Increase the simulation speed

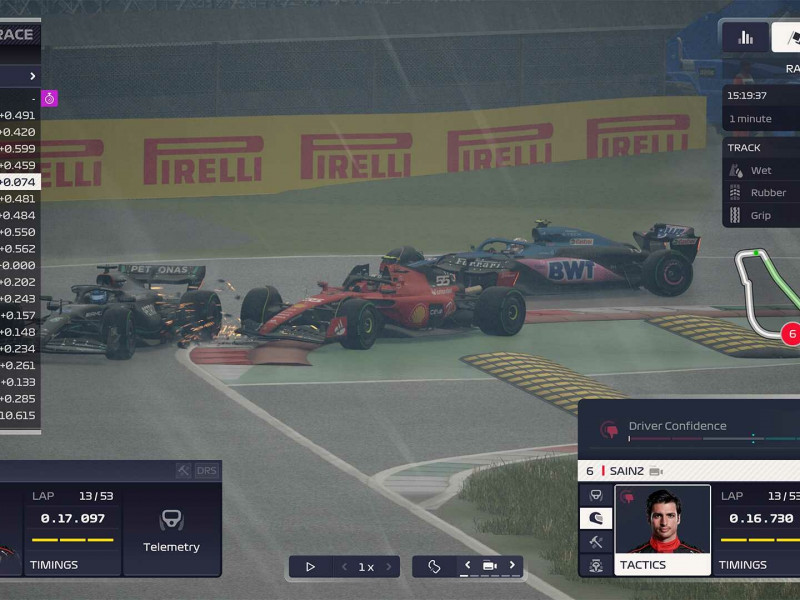pyautogui.click(x=387, y=567)
